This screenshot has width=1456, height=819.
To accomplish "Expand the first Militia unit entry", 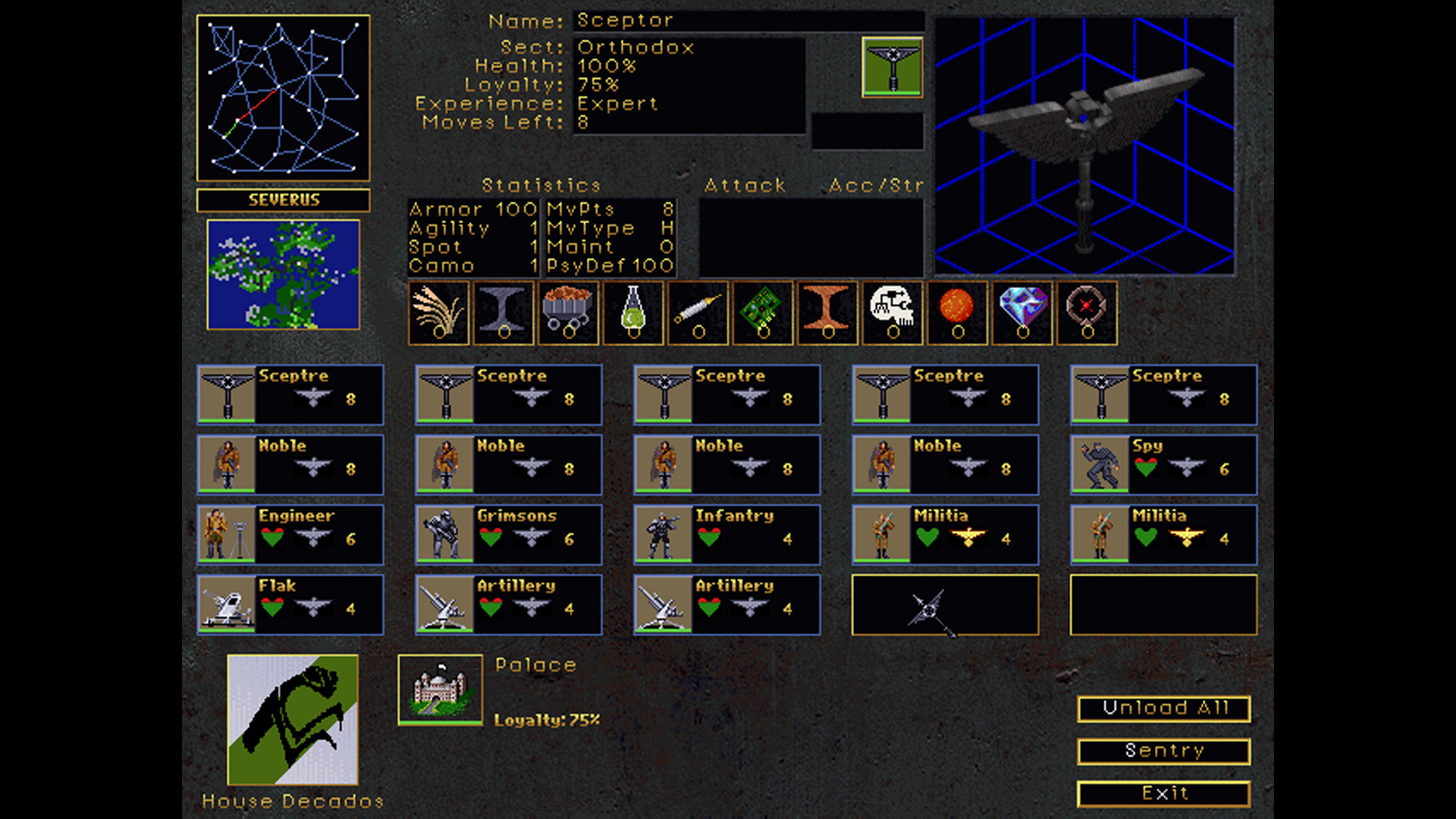I will click(x=944, y=535).
